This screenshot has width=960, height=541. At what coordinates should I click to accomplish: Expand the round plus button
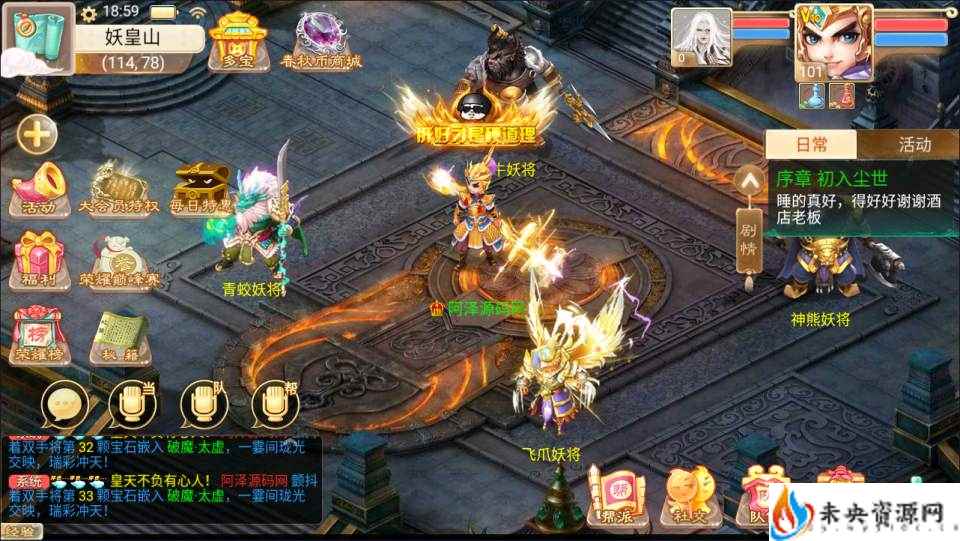pyautogui.click(x=37, y=134)
